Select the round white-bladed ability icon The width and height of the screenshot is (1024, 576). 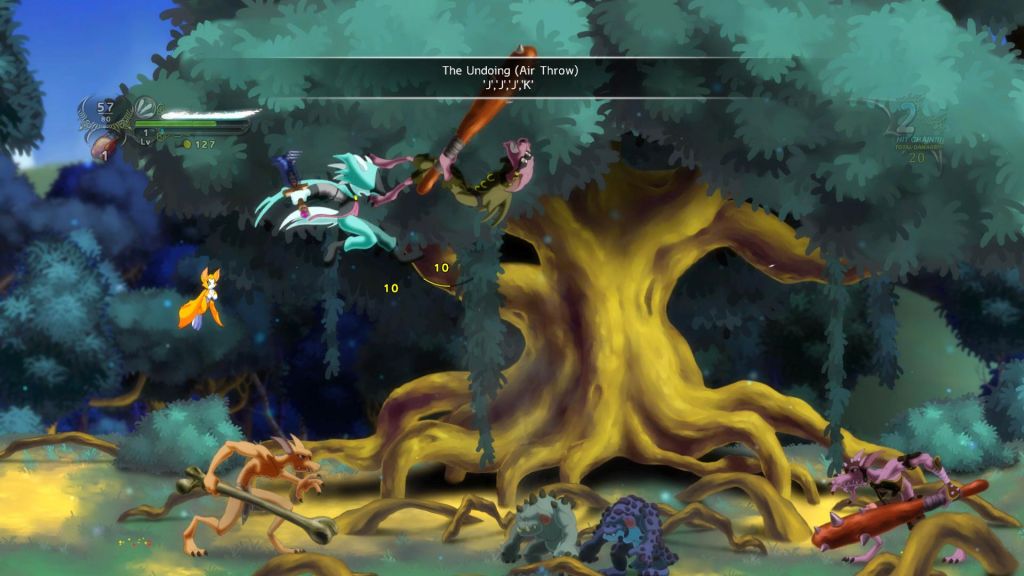coord(145,106)
